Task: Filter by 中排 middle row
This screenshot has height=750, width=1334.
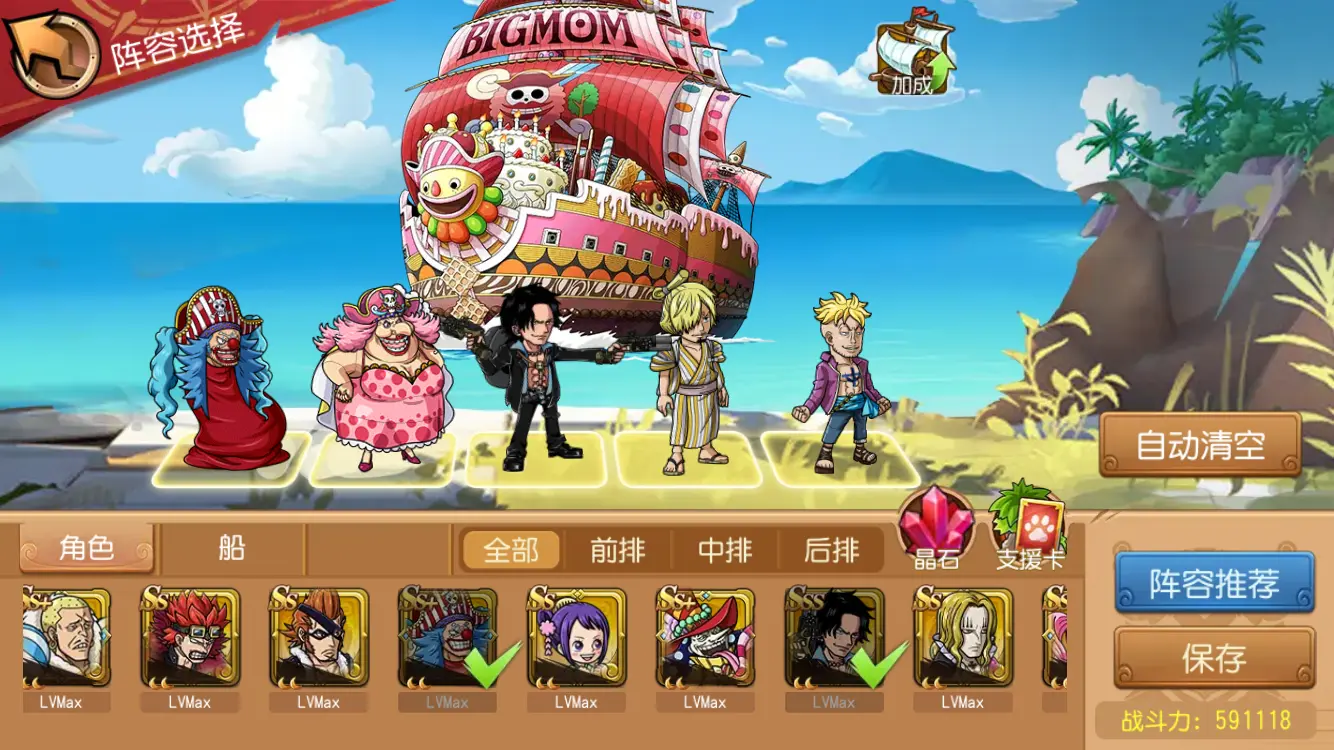Action: (725, 550)
